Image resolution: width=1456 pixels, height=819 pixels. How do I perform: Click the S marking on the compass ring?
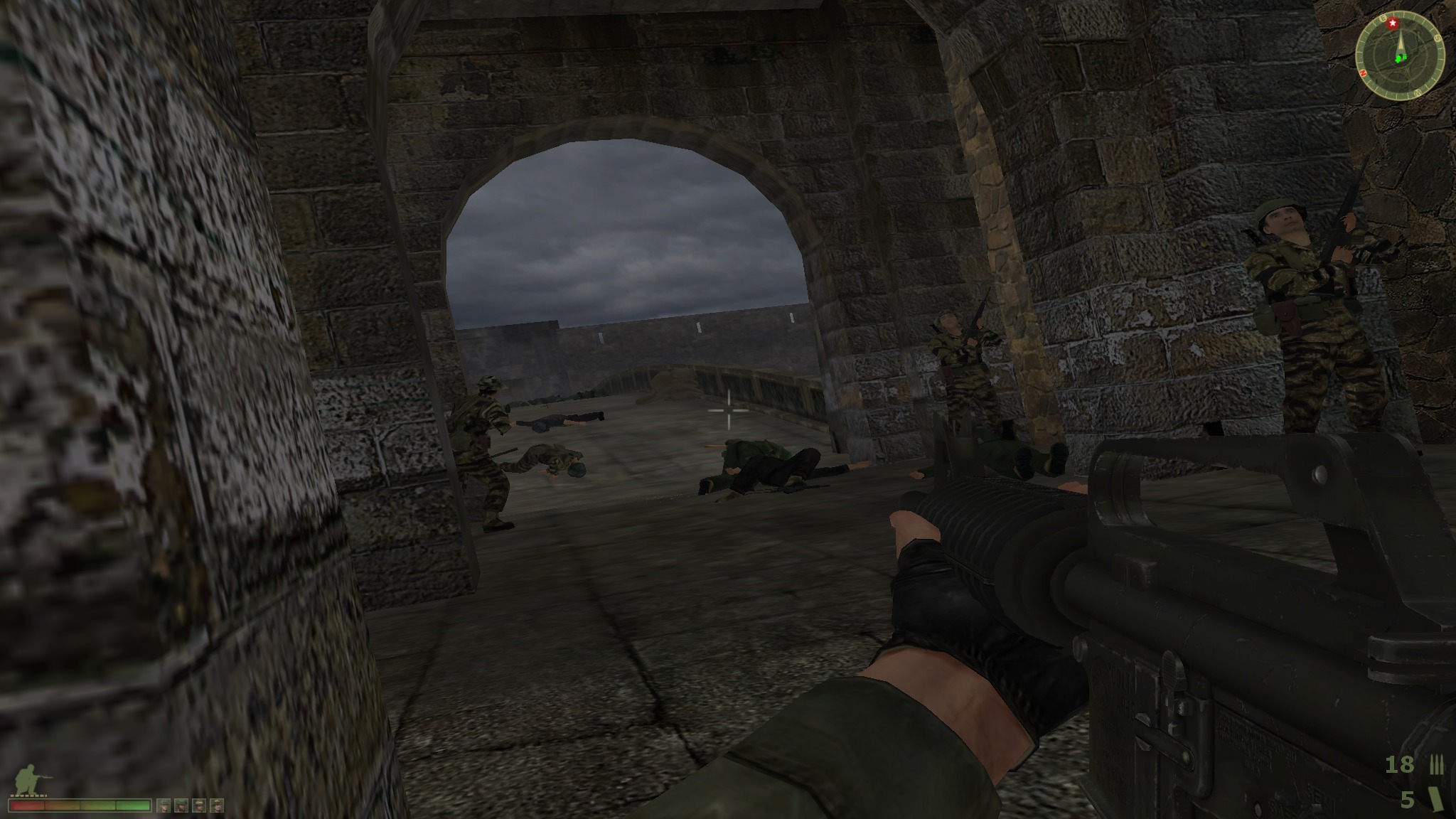[x=1438, y=38]
